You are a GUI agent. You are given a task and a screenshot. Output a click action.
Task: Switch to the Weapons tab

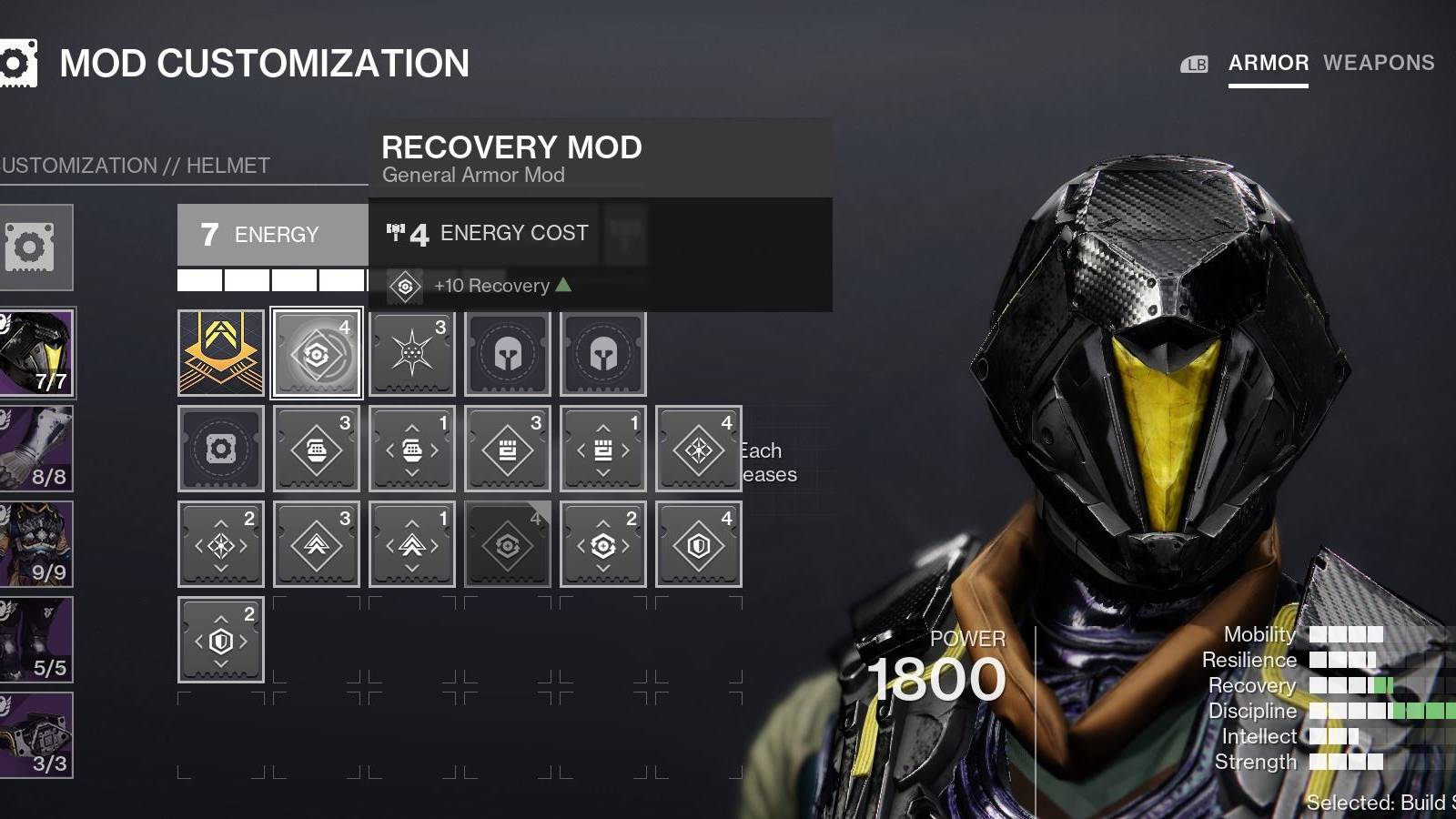1380,63
